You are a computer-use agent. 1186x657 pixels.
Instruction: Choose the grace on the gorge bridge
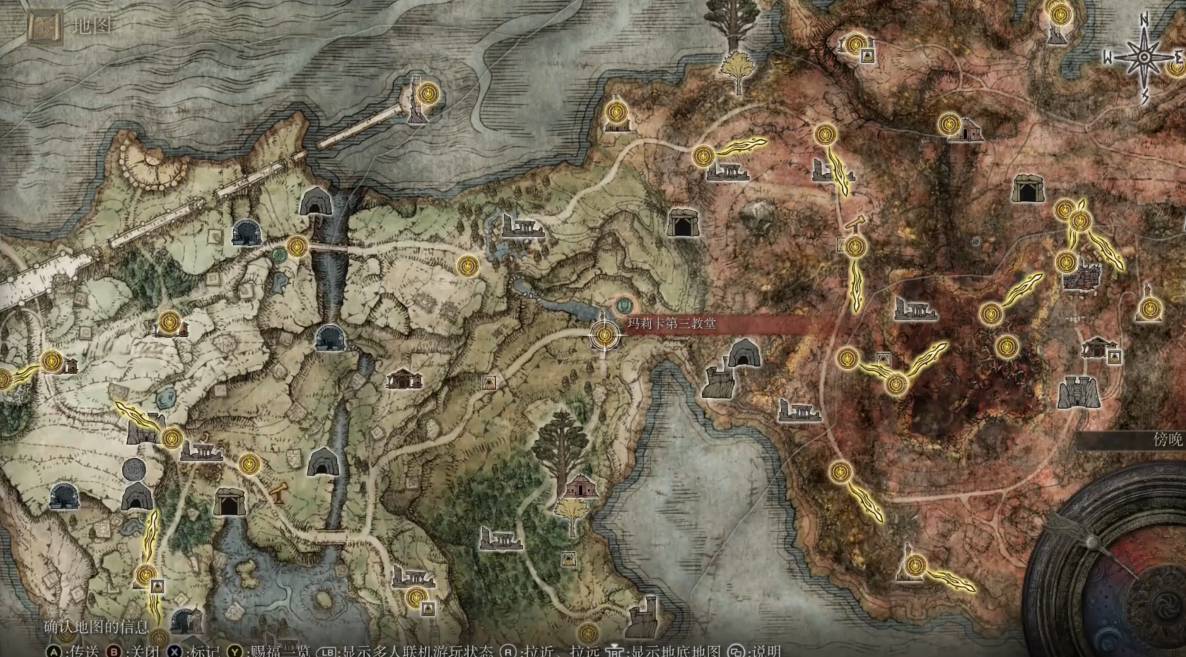click(295, 246)
